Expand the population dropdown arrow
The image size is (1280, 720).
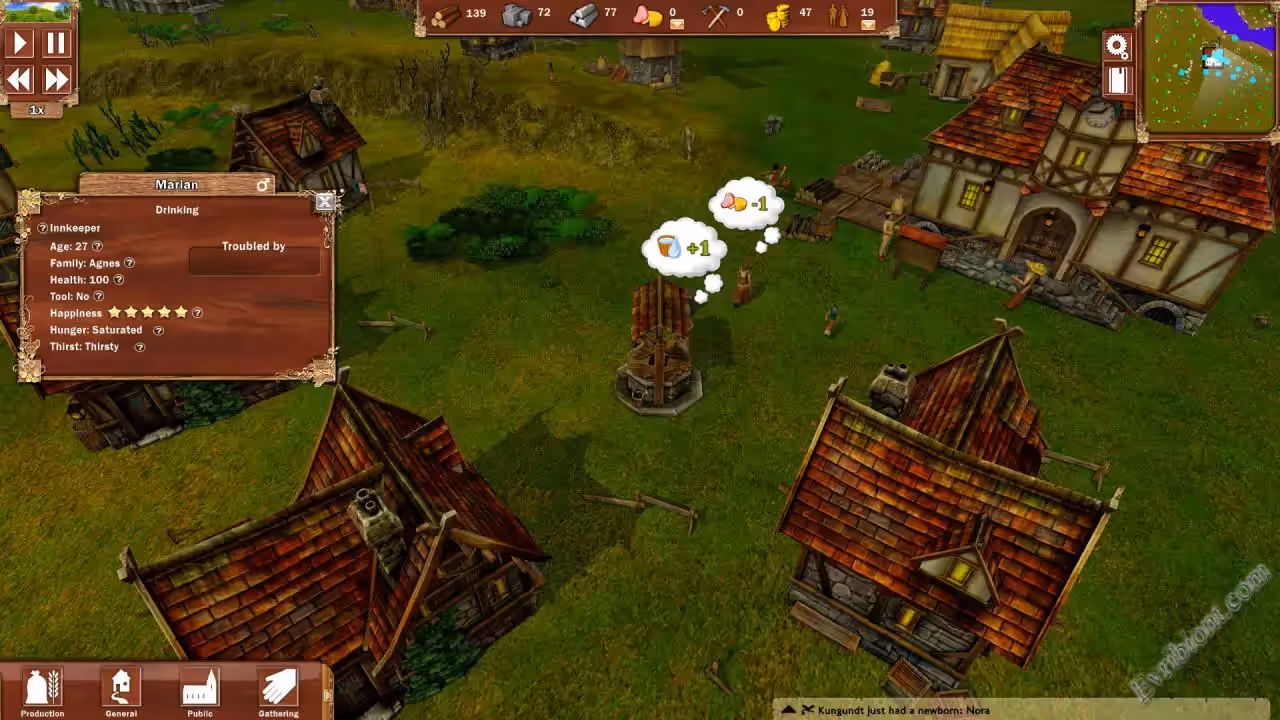tap(867, 24)
